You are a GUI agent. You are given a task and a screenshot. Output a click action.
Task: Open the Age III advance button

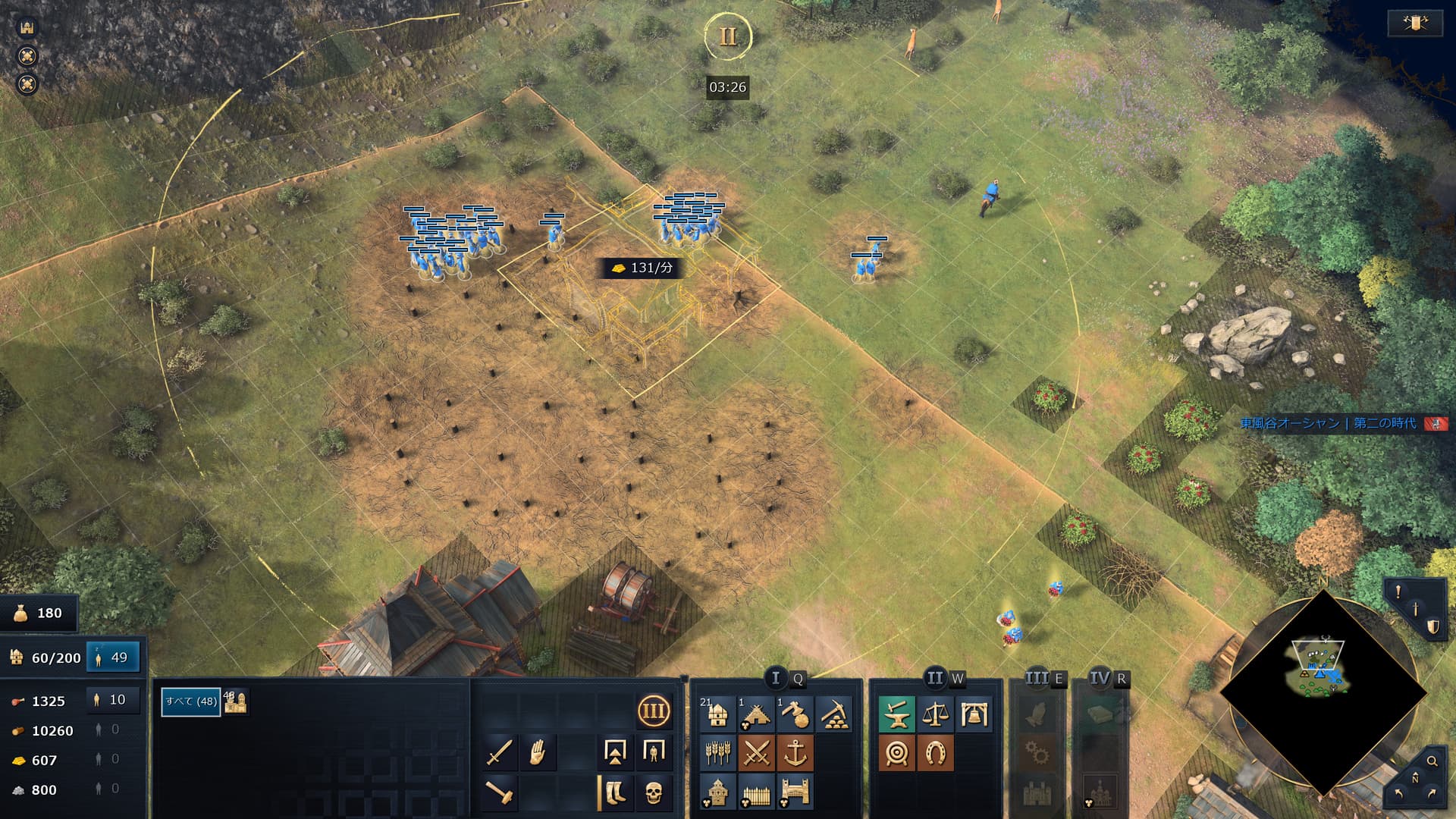point(653,712)
